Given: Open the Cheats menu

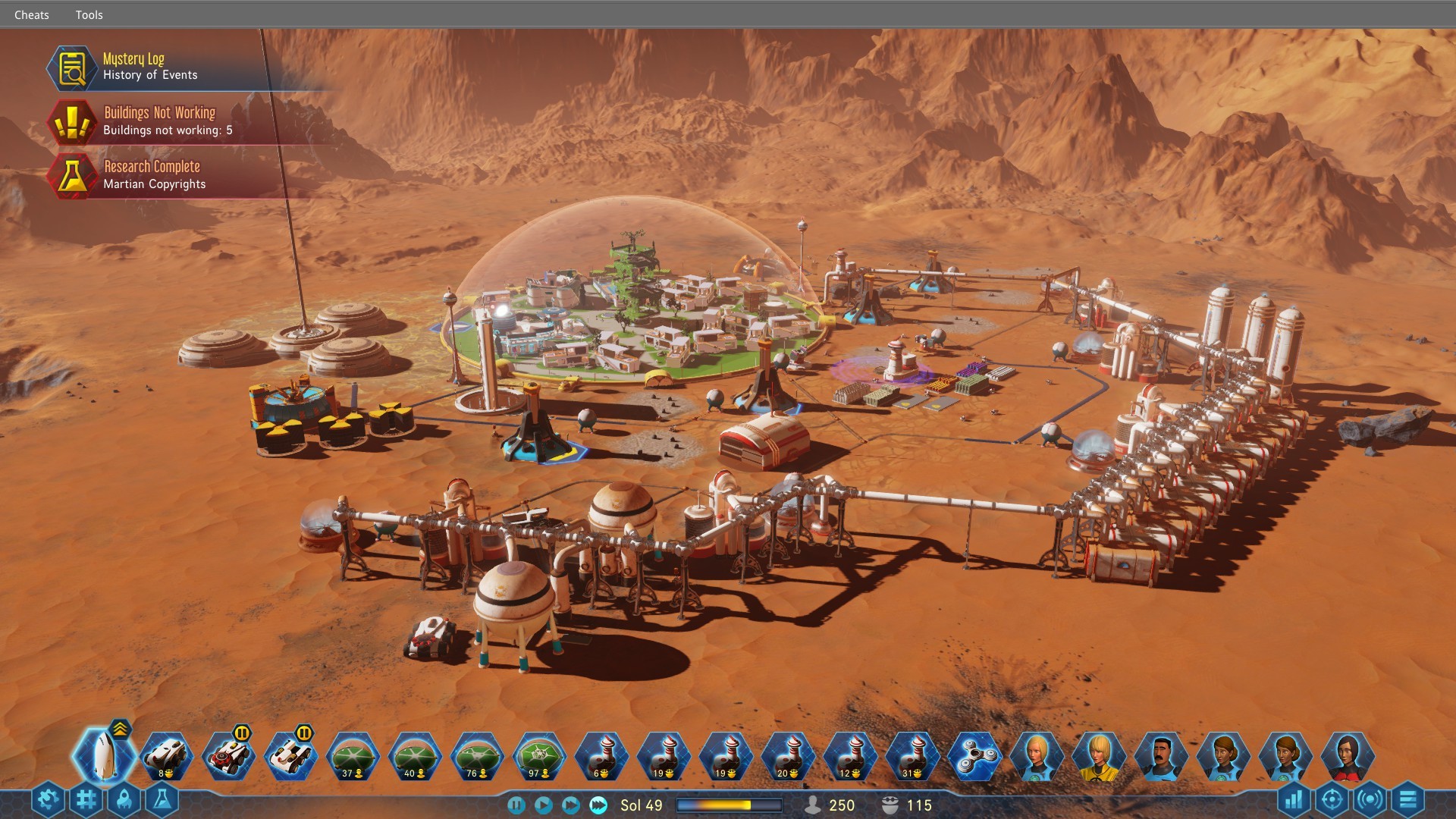Looking at the screenshot, I should [32, 14].
